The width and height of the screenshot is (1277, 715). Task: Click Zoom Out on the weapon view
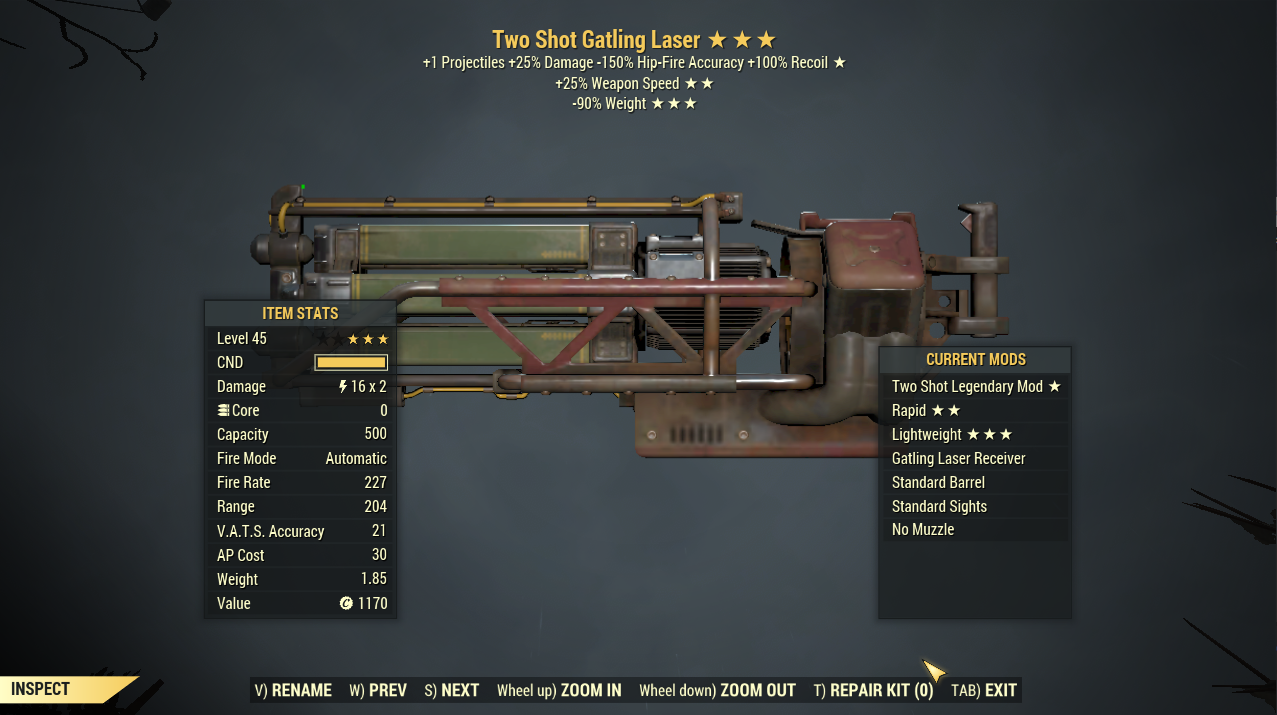pyautogui.click(x=717, y=690)
